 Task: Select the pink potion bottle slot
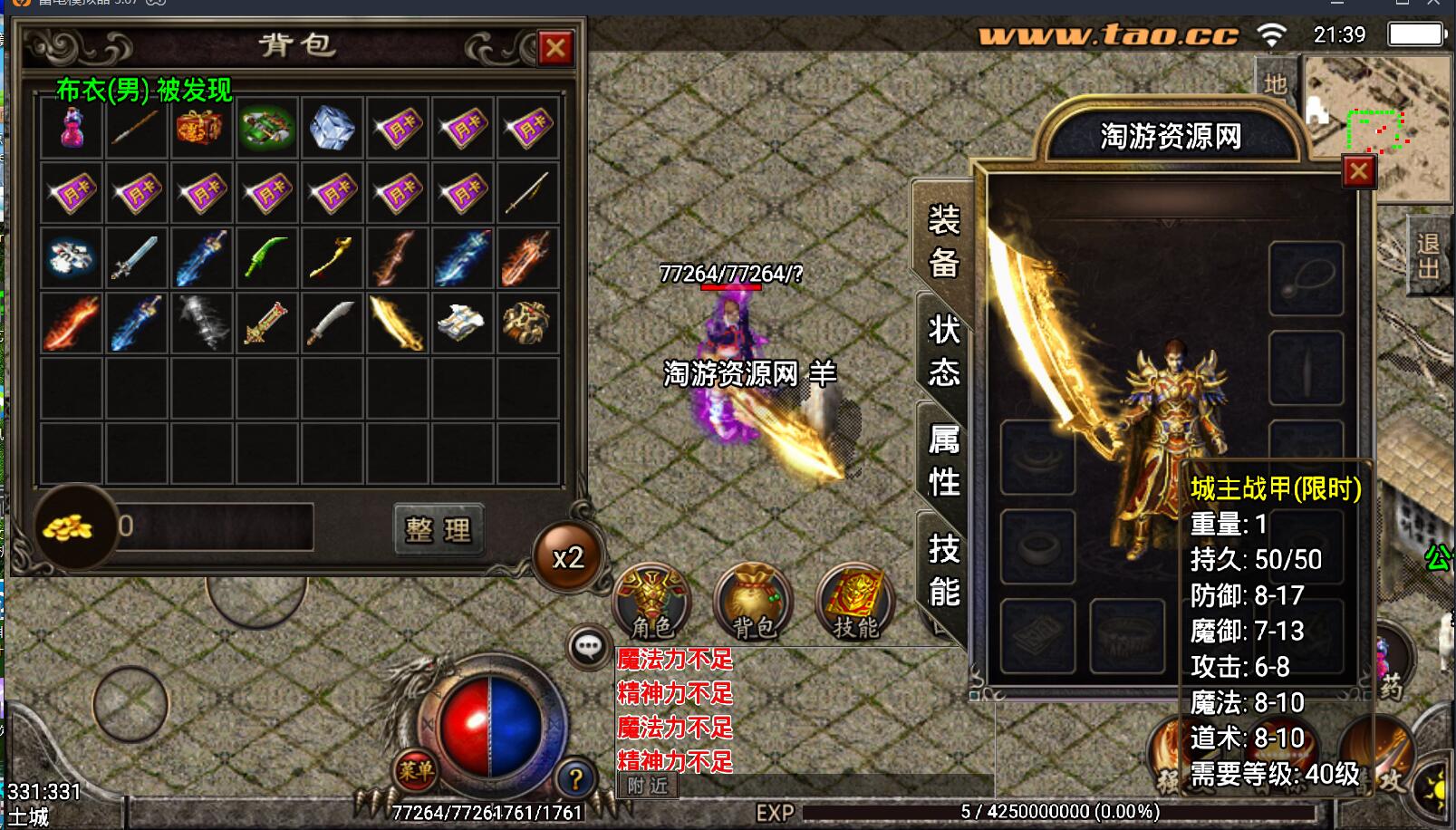pos(72,128)
